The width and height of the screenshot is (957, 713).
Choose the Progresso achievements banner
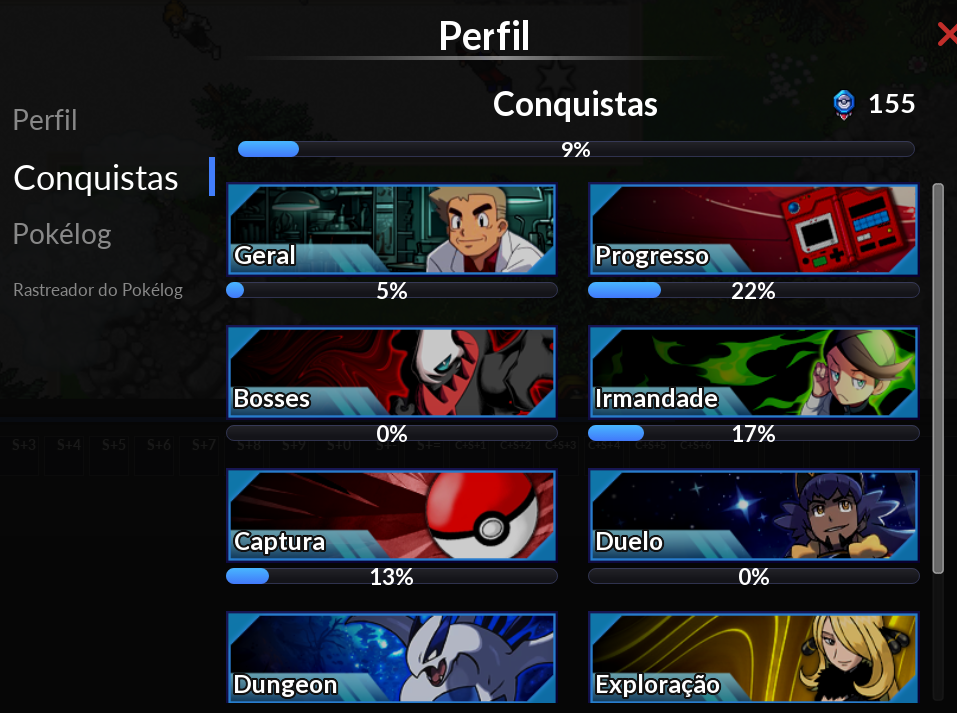753,229
